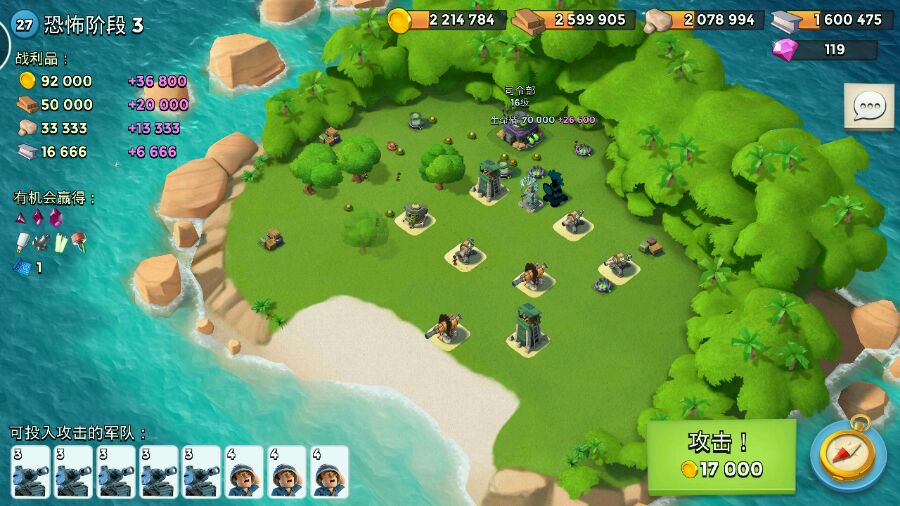The width and height of the screenshot is (900, 506).
Task: Open the diamond counter showing 119
Action: coord(825,49)
